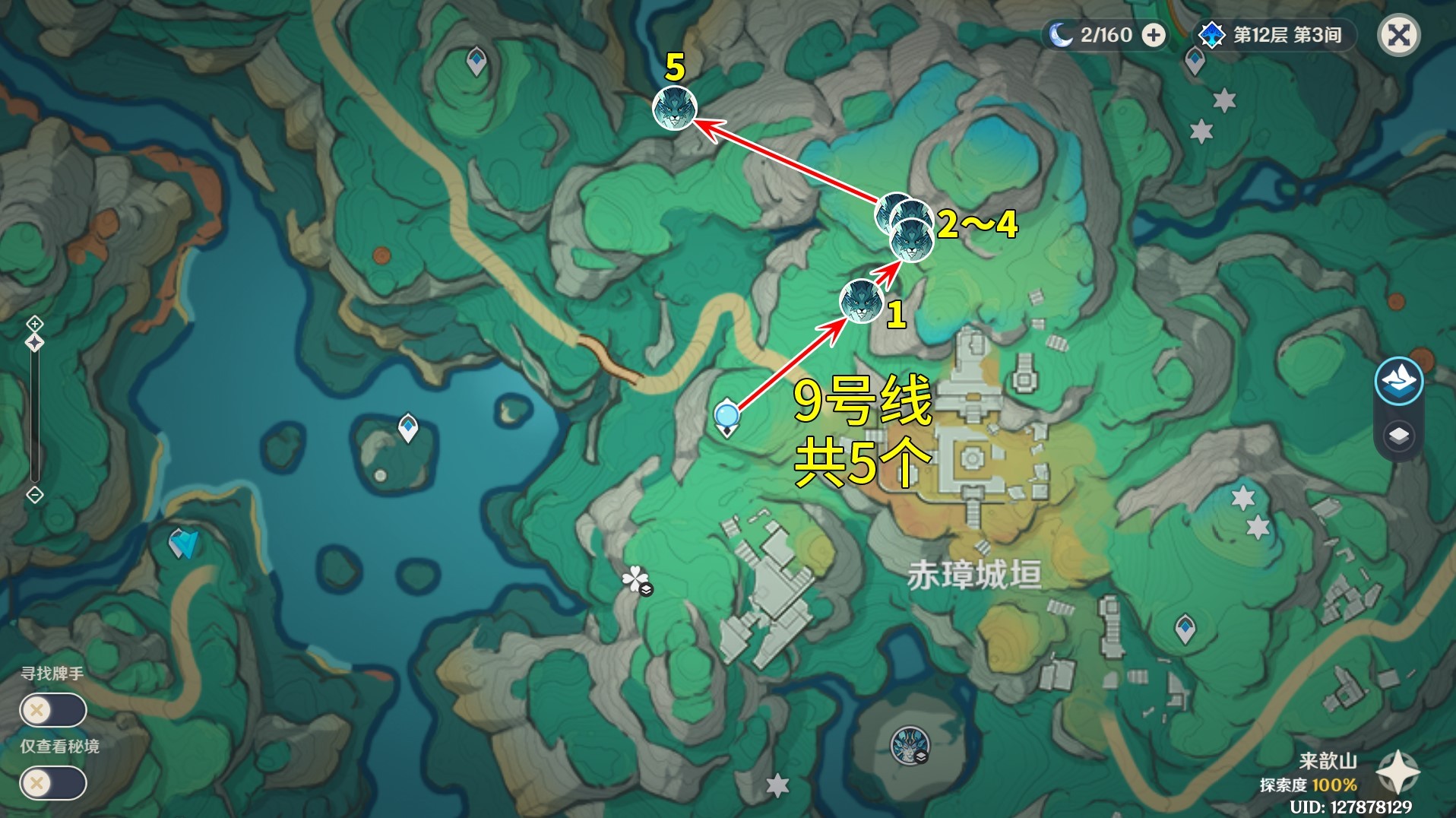This screenshot has height=818, width=1456.
Task: Zoom out the map with the minus control
Action: 35,495
